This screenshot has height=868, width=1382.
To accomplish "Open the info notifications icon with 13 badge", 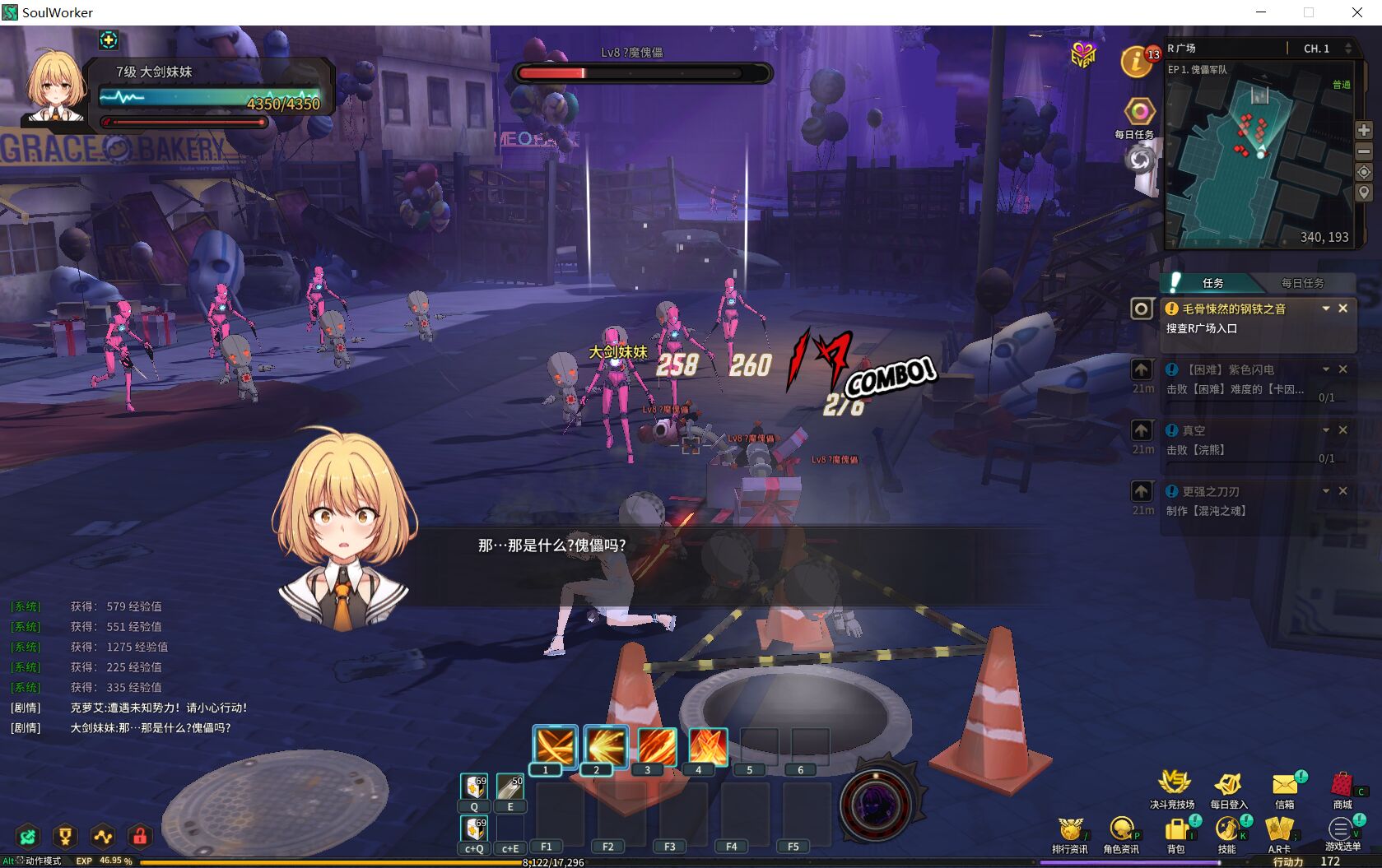I will (x=1137, y=62).
